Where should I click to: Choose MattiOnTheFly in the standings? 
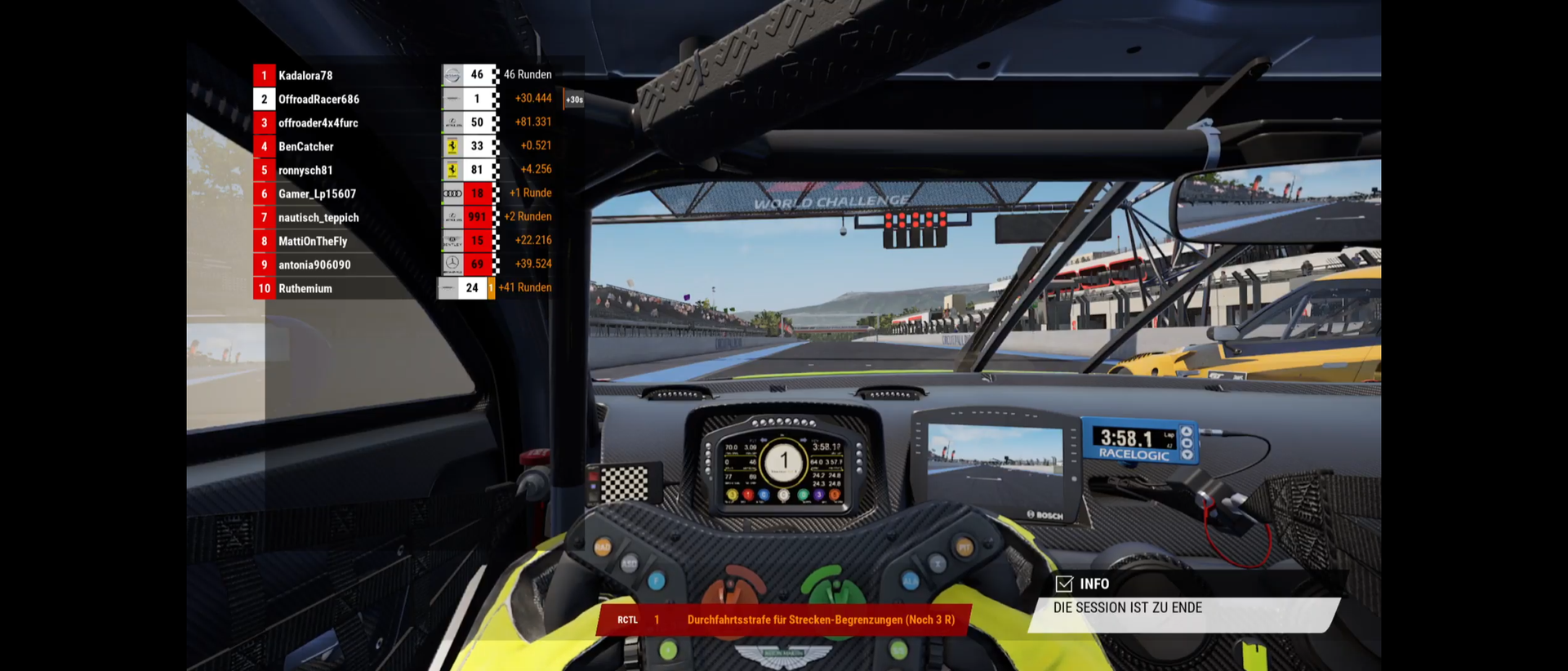[313, 242]
